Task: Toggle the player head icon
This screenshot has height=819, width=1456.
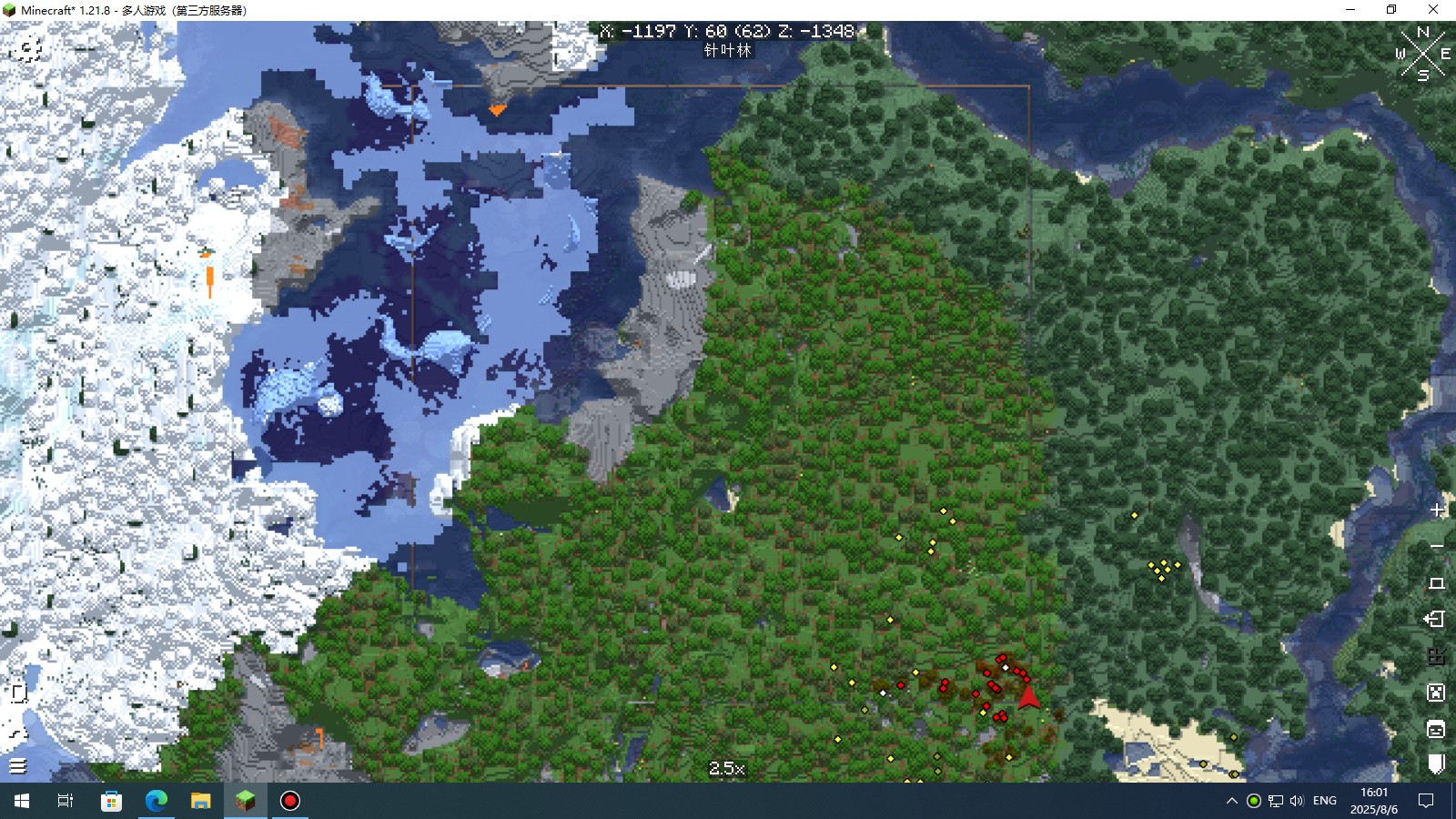Action: tap(1436, 729)
